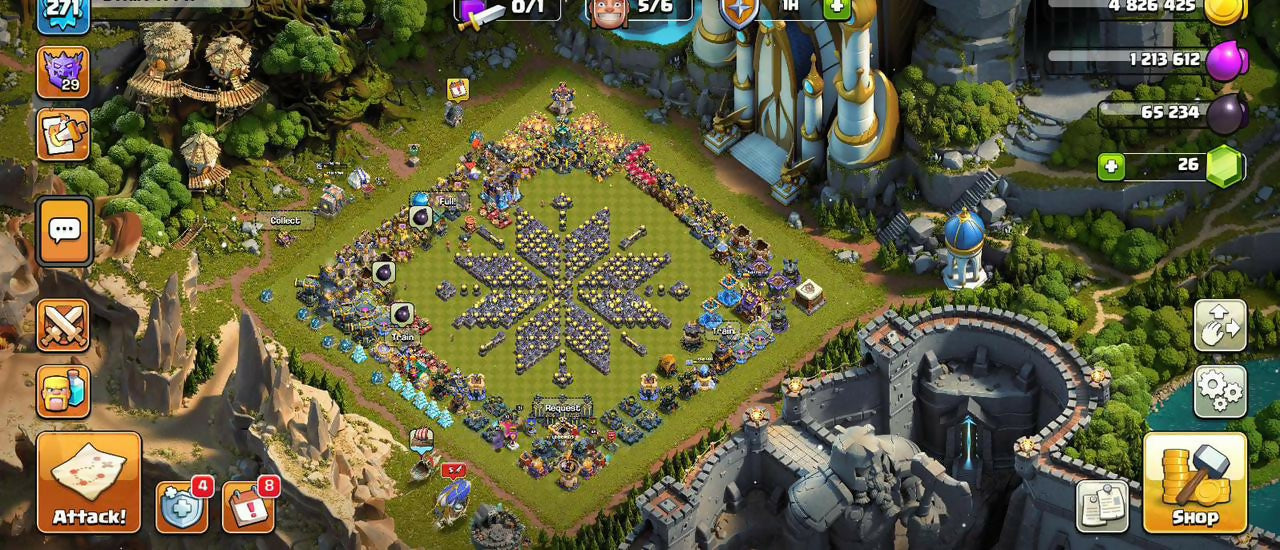Click the green plus to buy gems
1280x550 pixels.
pos(1111,166)
